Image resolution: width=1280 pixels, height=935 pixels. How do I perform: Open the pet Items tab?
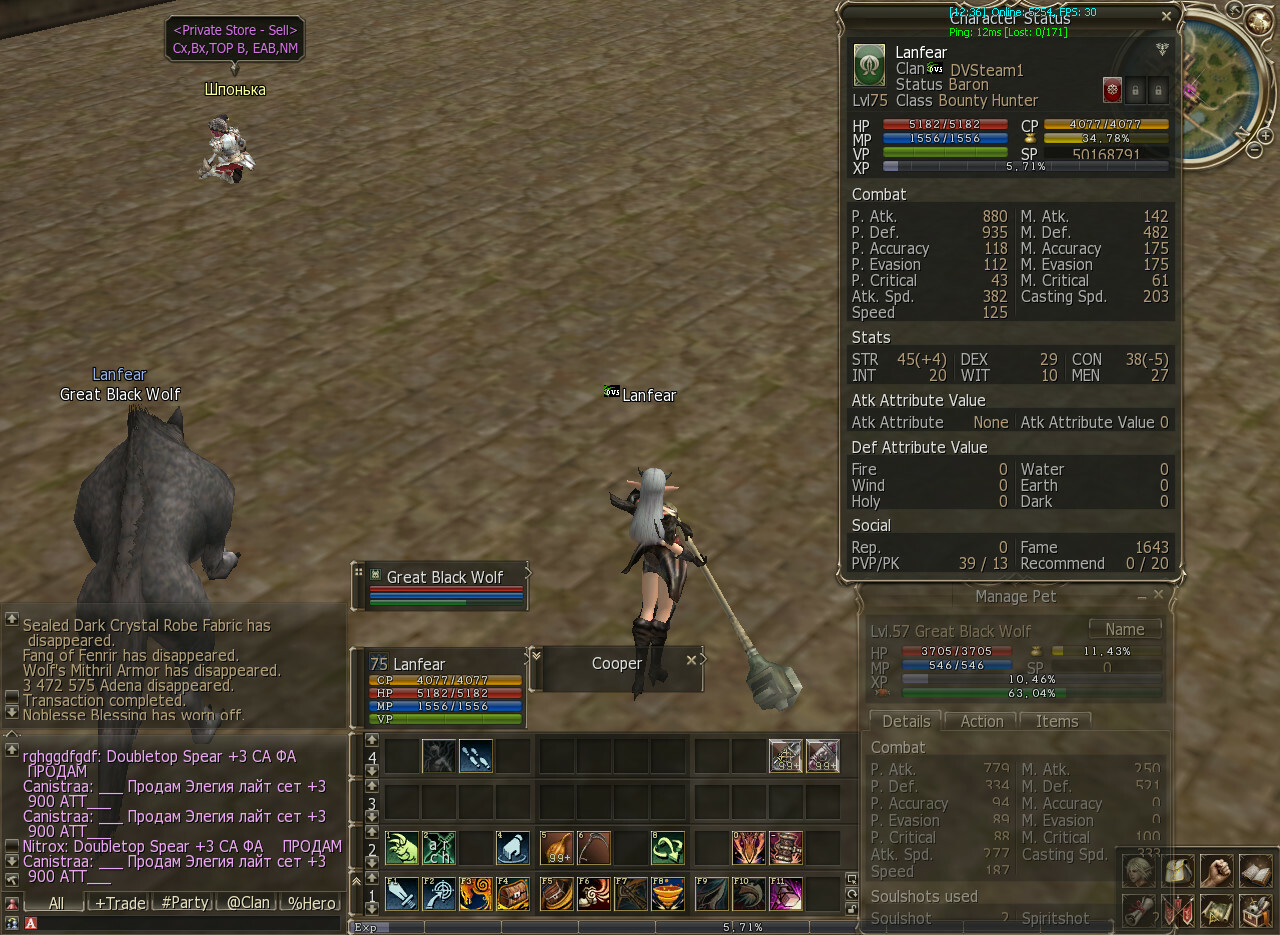tap(1056, 721)
